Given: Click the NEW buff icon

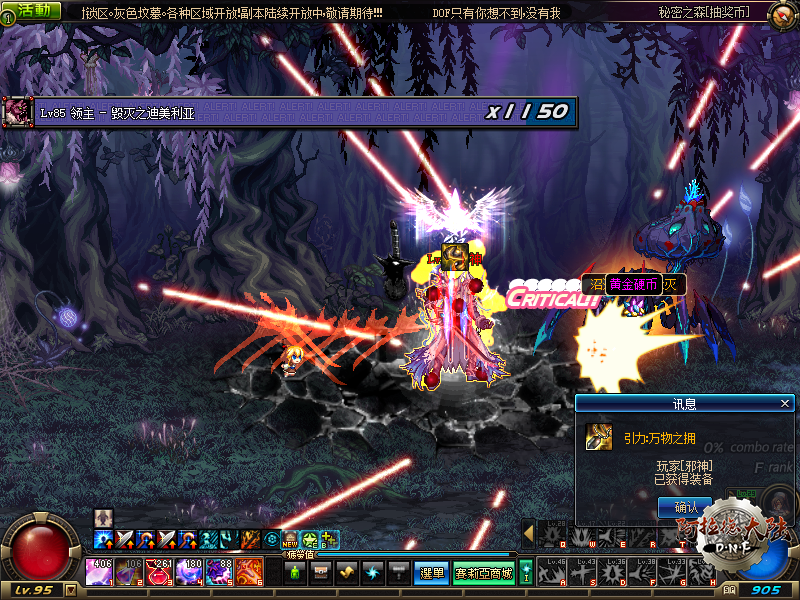Looking at the screenshot, I should point(290,540).
